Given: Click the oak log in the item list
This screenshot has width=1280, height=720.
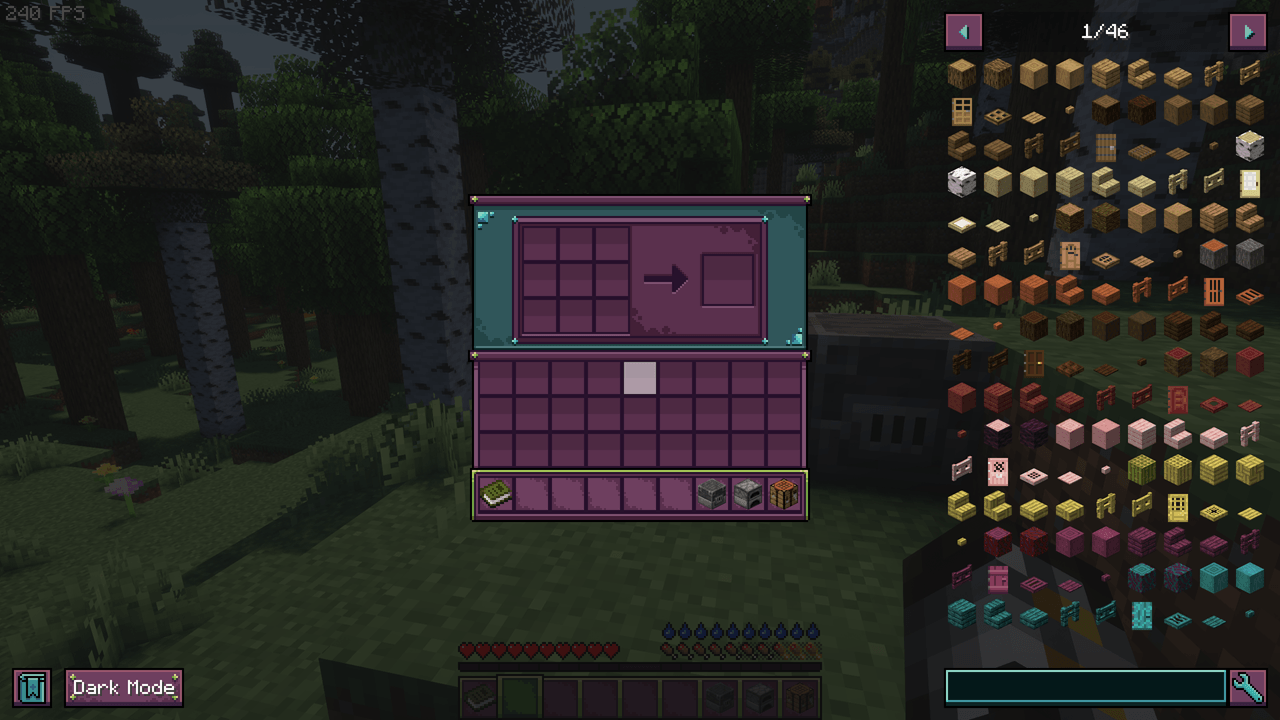Looking at the screenshot, I should pyautogui.click(x=961, y=70).
